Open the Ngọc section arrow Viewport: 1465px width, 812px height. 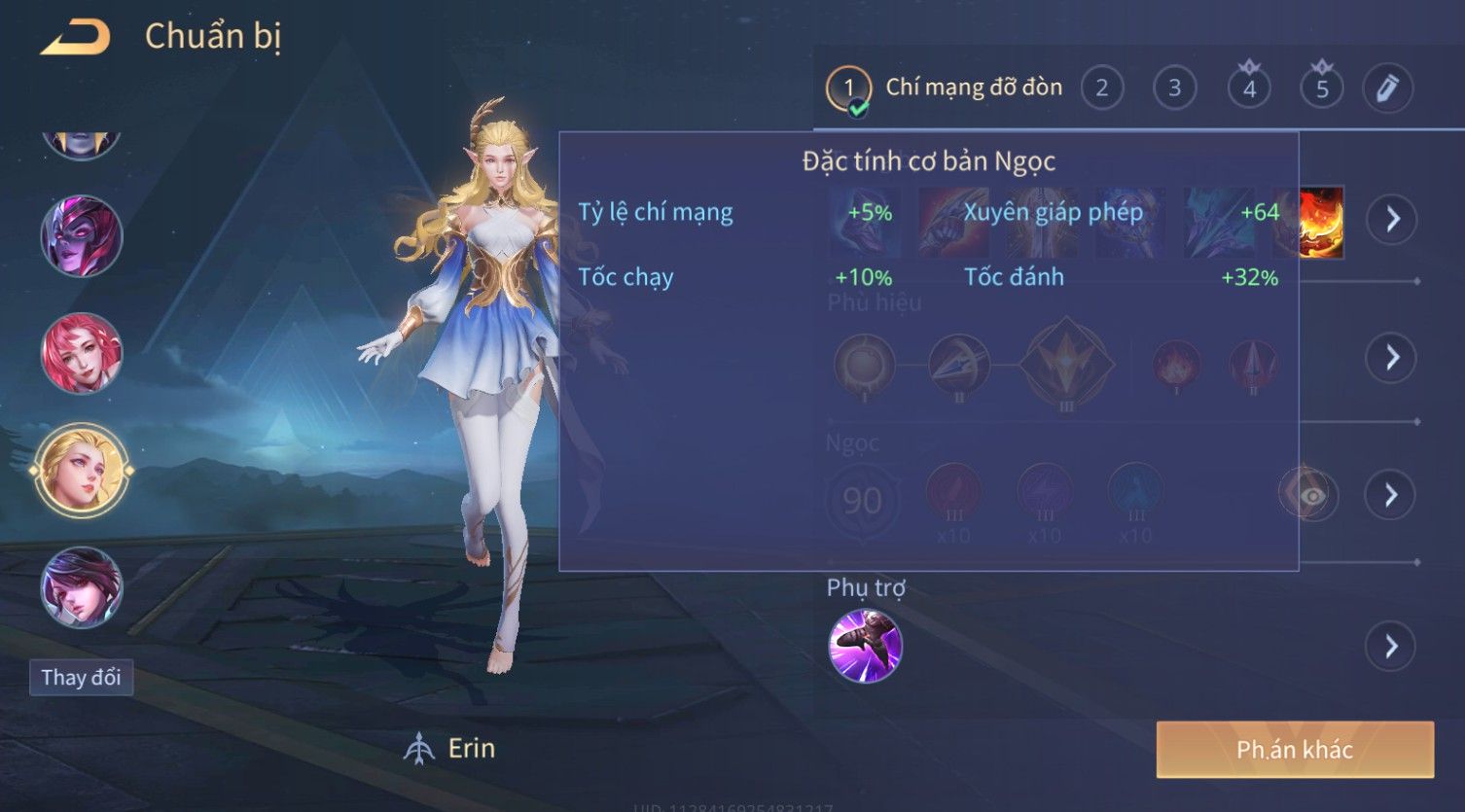click(1392, 495)
